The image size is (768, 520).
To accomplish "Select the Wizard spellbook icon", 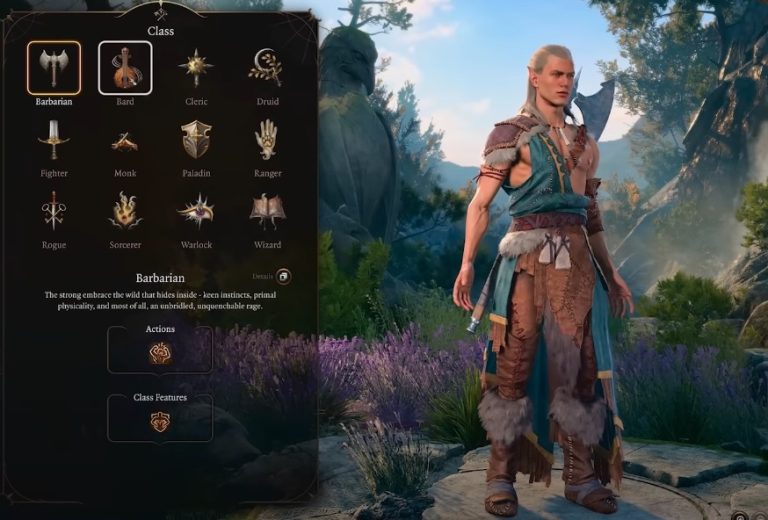I will [267, 211].
